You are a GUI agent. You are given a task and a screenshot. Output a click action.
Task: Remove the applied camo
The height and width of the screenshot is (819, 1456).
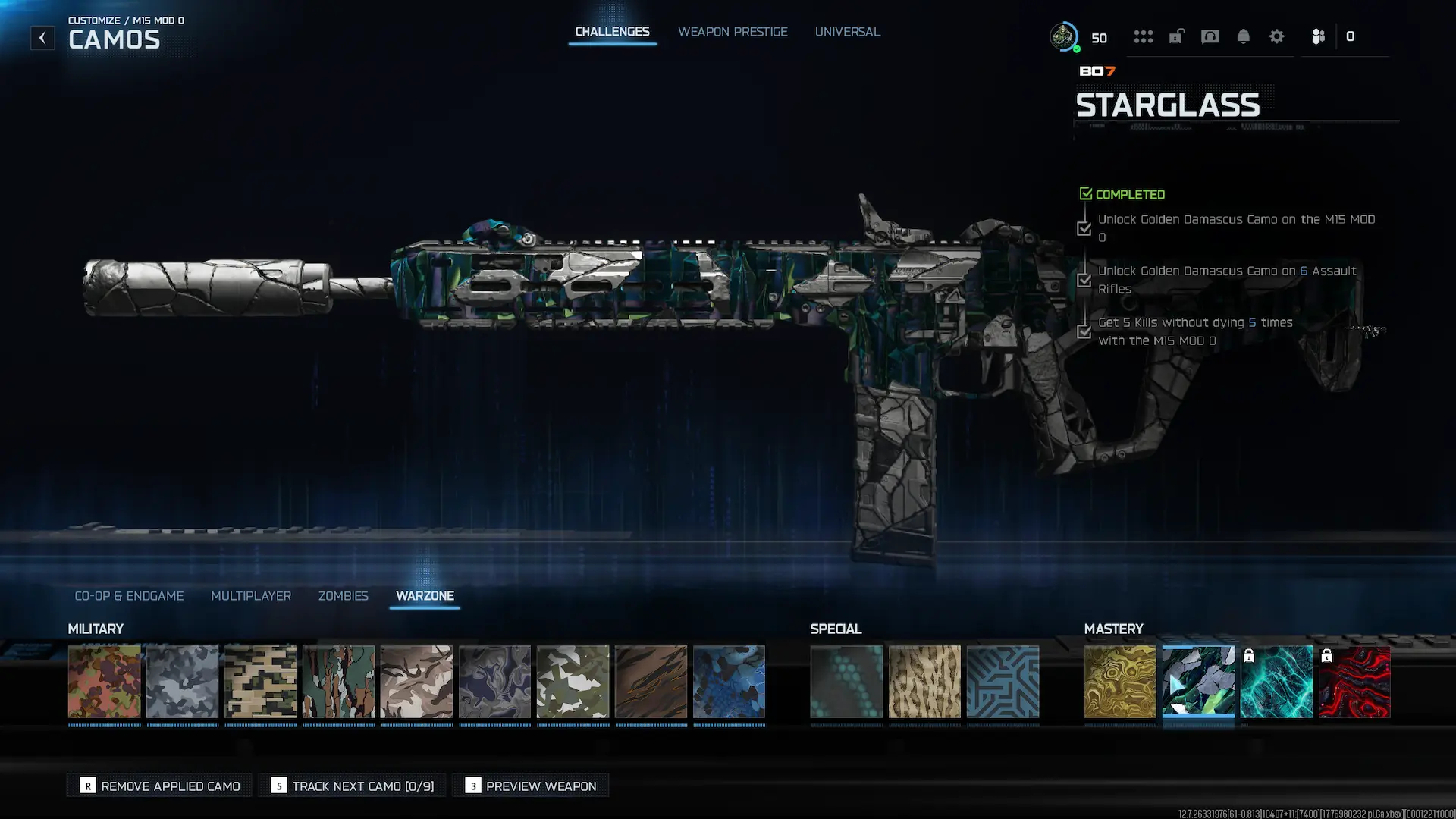coord(160,786)
